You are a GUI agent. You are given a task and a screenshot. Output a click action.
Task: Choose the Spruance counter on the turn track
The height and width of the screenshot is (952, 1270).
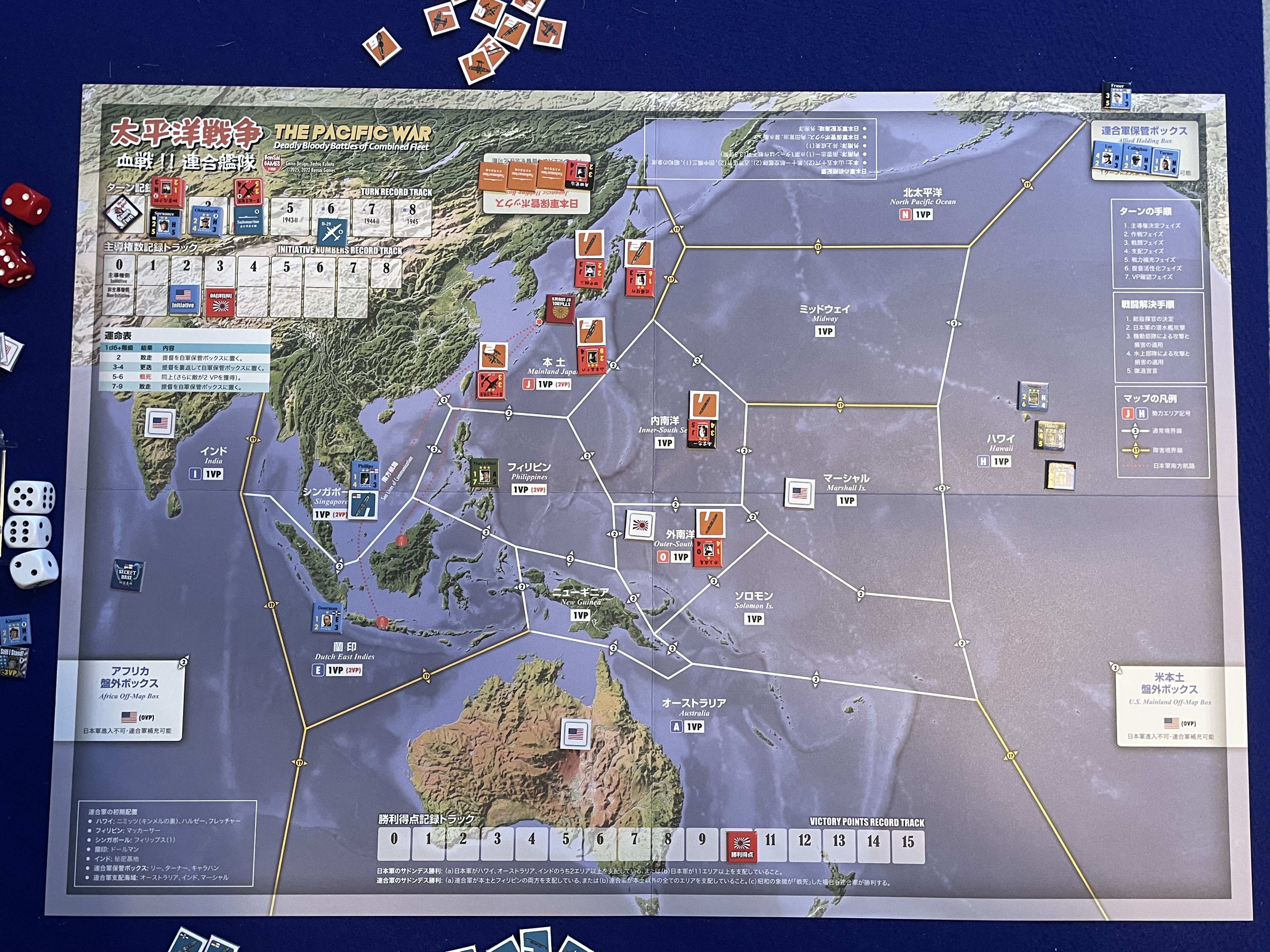(164, 223)
